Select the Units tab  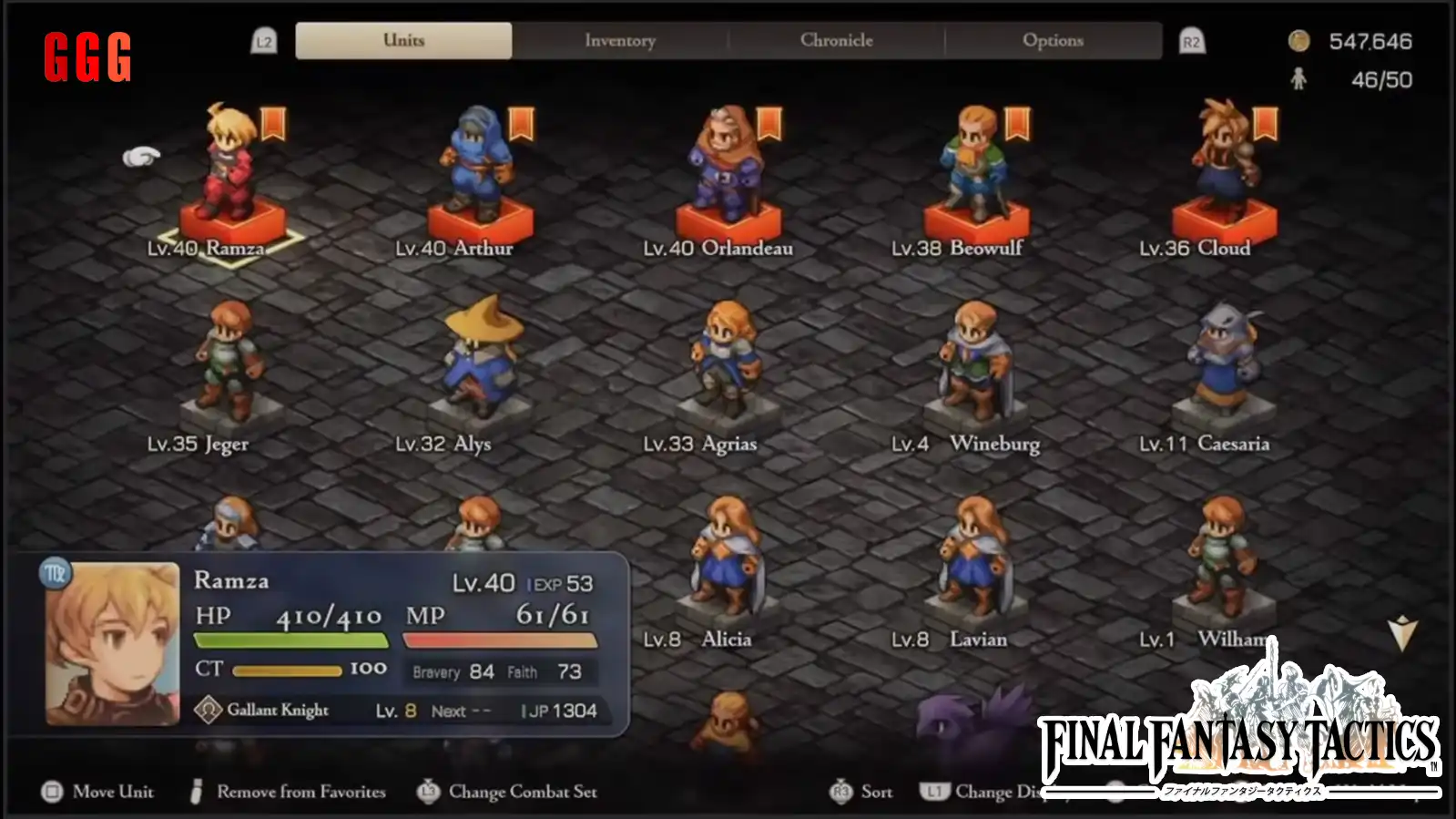coord(403,41)
